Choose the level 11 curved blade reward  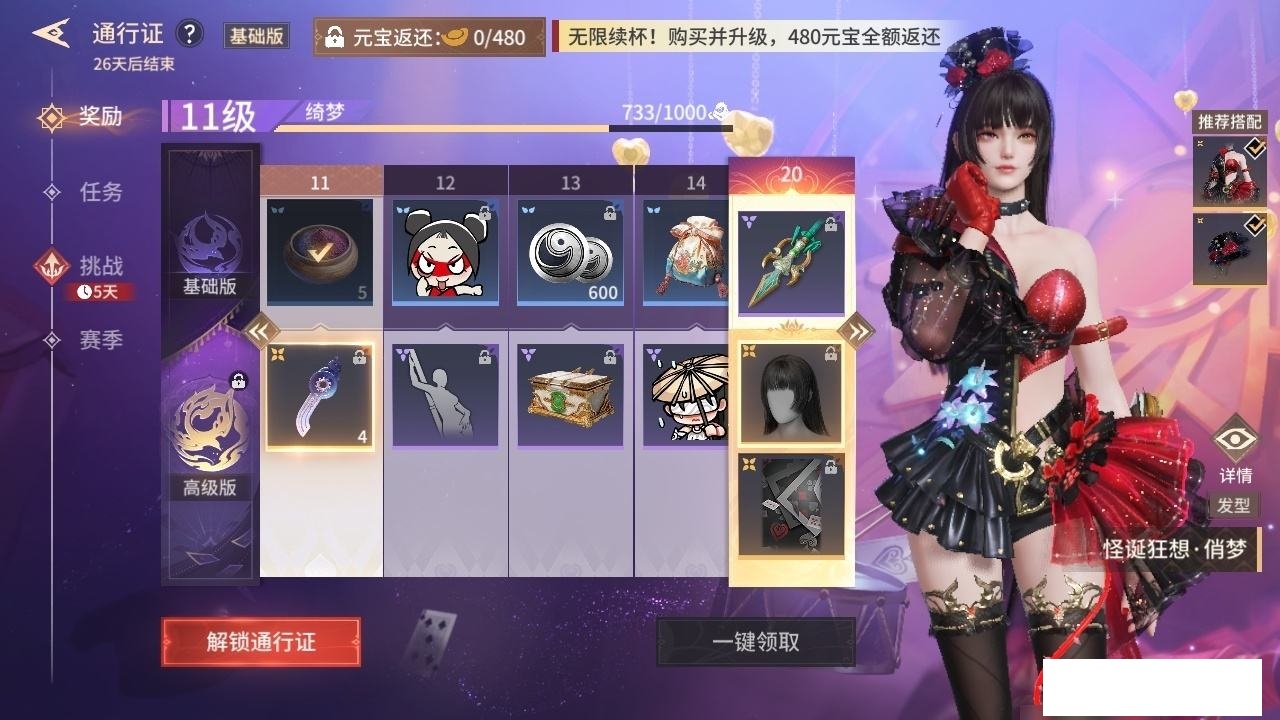(x=320, y=396)
